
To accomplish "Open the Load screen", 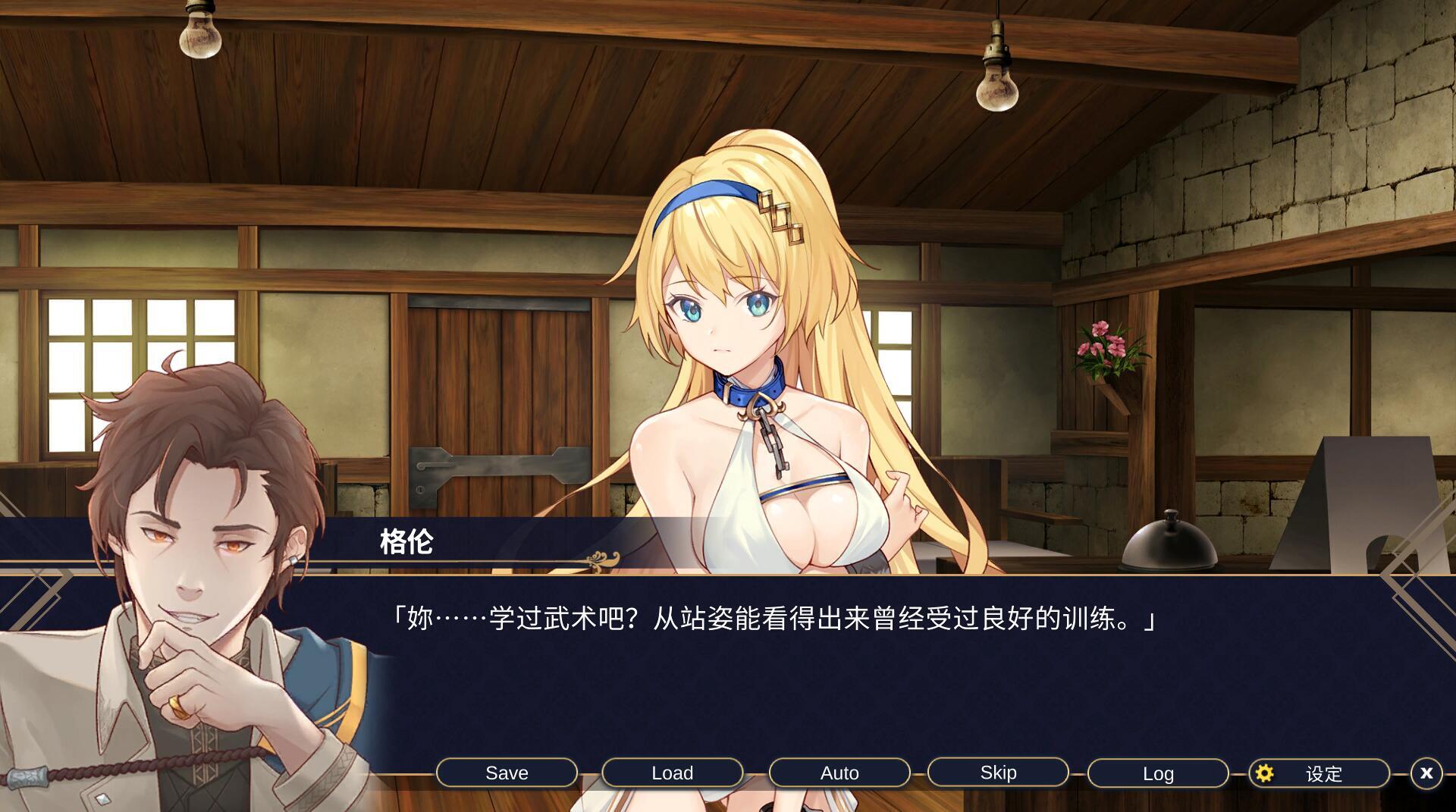I will (x=671, y=773).
